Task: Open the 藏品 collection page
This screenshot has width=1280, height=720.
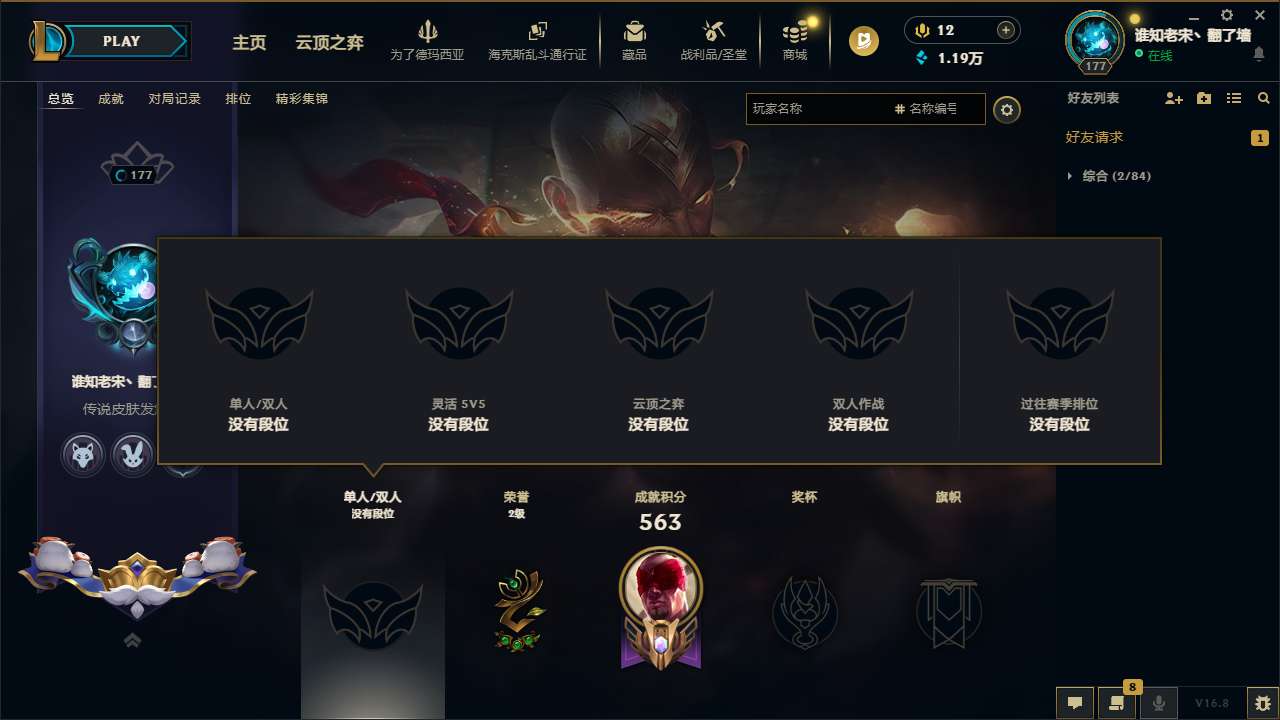Action: (x=634, y=40)
